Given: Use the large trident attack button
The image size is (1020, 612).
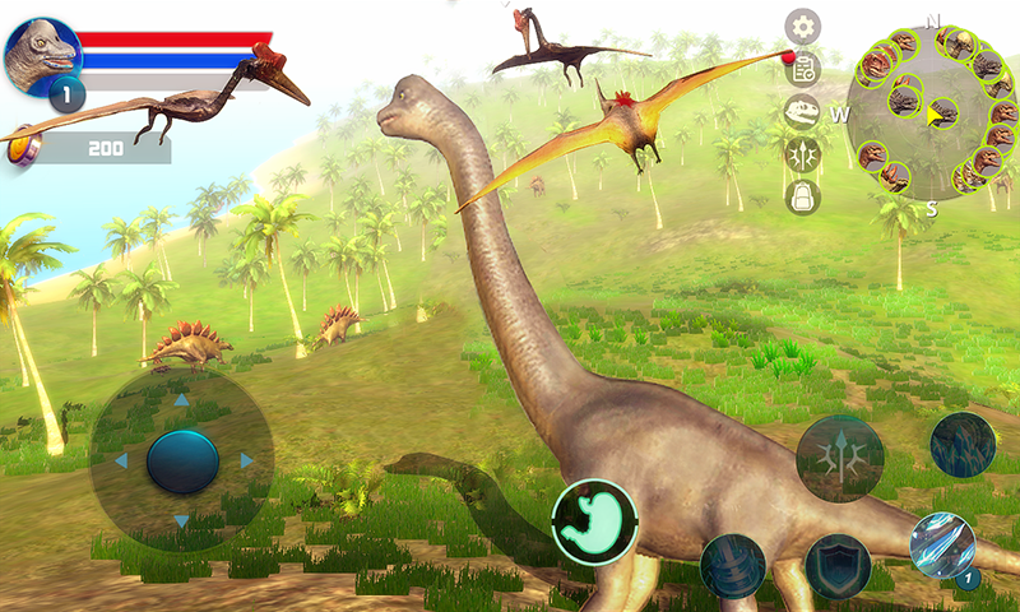Looking at the screenshot, I should click(x=840, y=458).
